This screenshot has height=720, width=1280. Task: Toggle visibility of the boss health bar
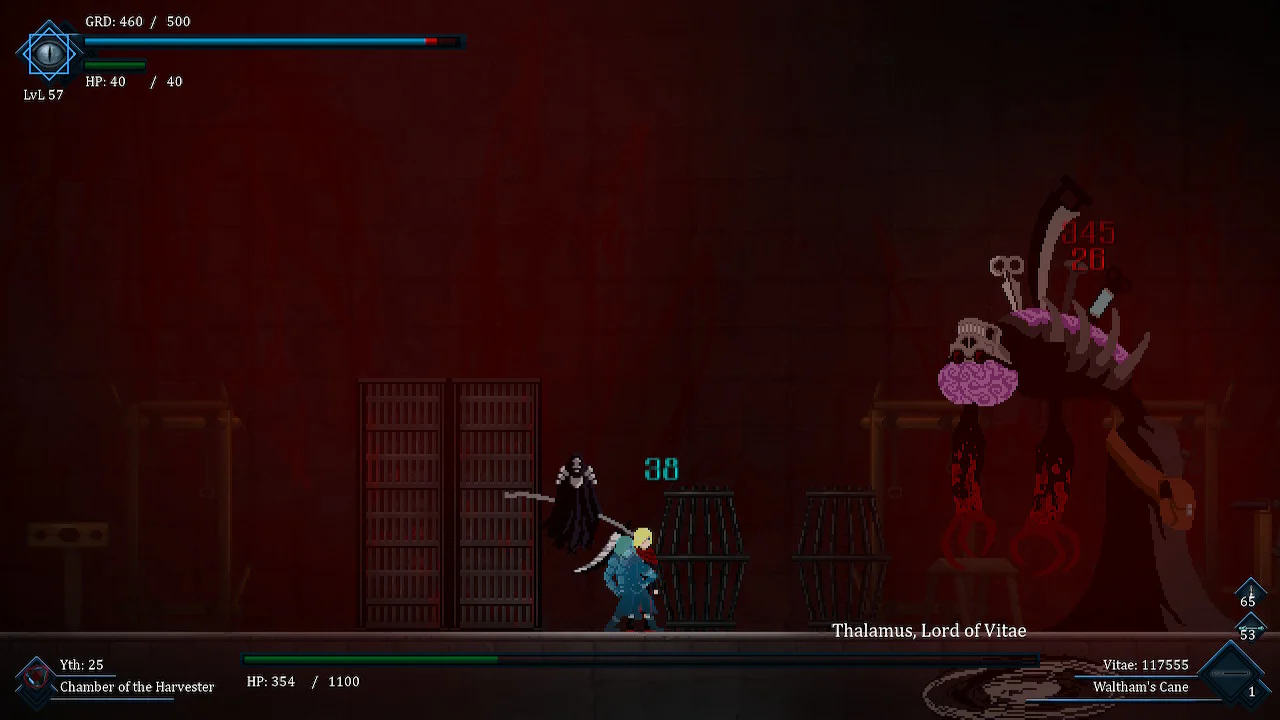(640, 659)
